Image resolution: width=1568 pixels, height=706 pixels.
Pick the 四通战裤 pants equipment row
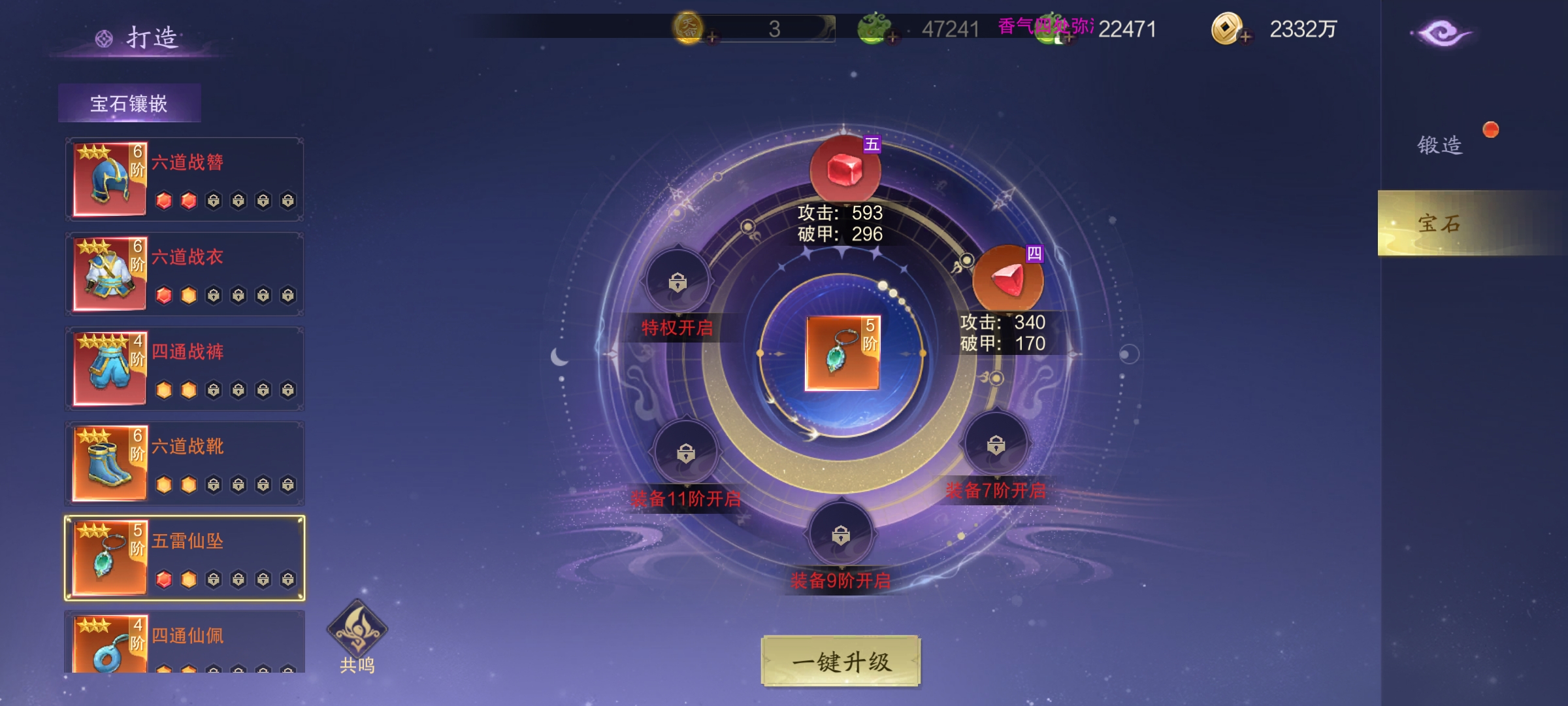click(184, 369)
